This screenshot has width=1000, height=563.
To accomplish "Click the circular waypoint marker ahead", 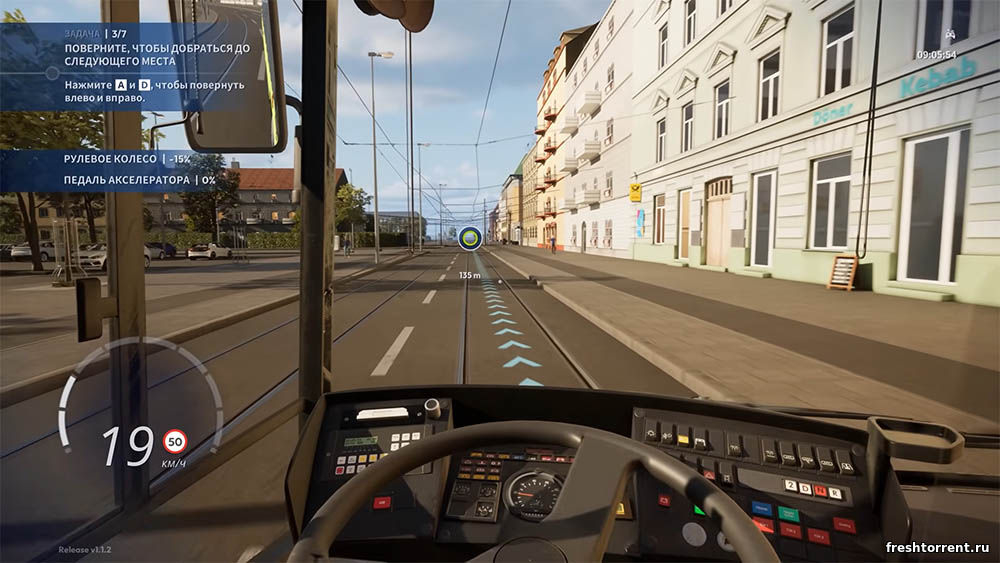I will [469, 238].
